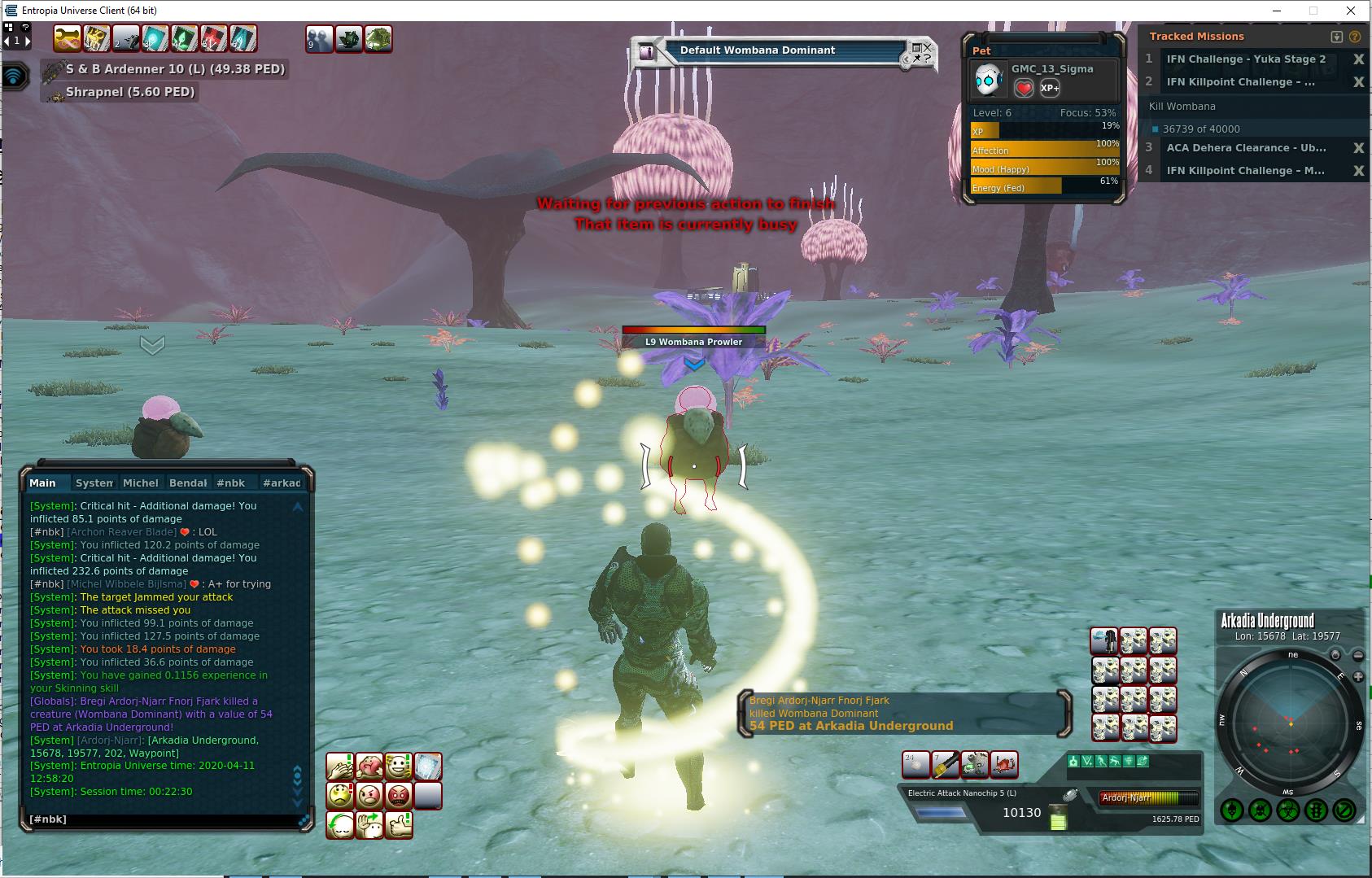
Task: Click the pet heart button
Action: pos(1024,88)
